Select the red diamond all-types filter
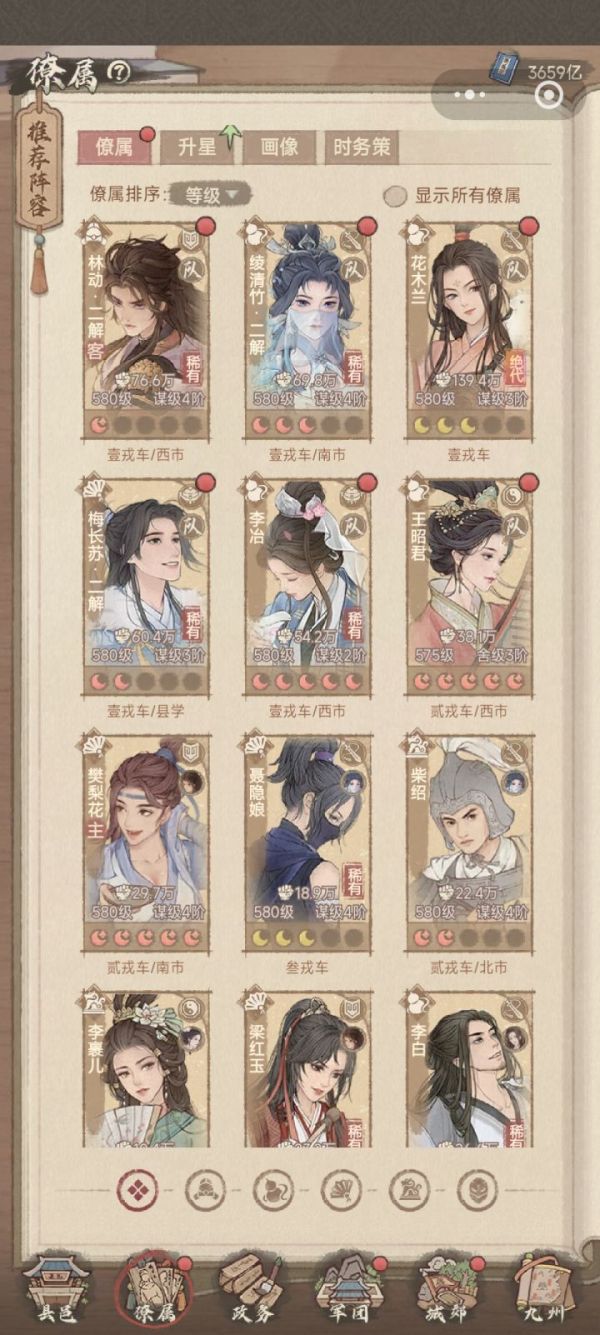Viewport: 600px width, 1335px height. 137,1189
